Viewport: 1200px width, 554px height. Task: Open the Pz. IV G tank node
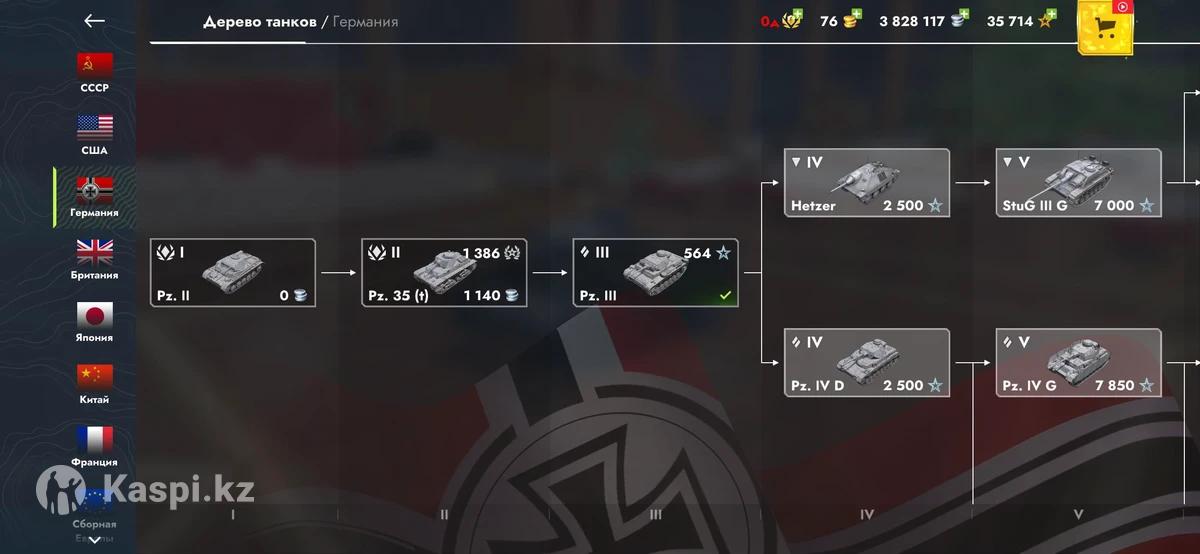(x=1078, y=362)
